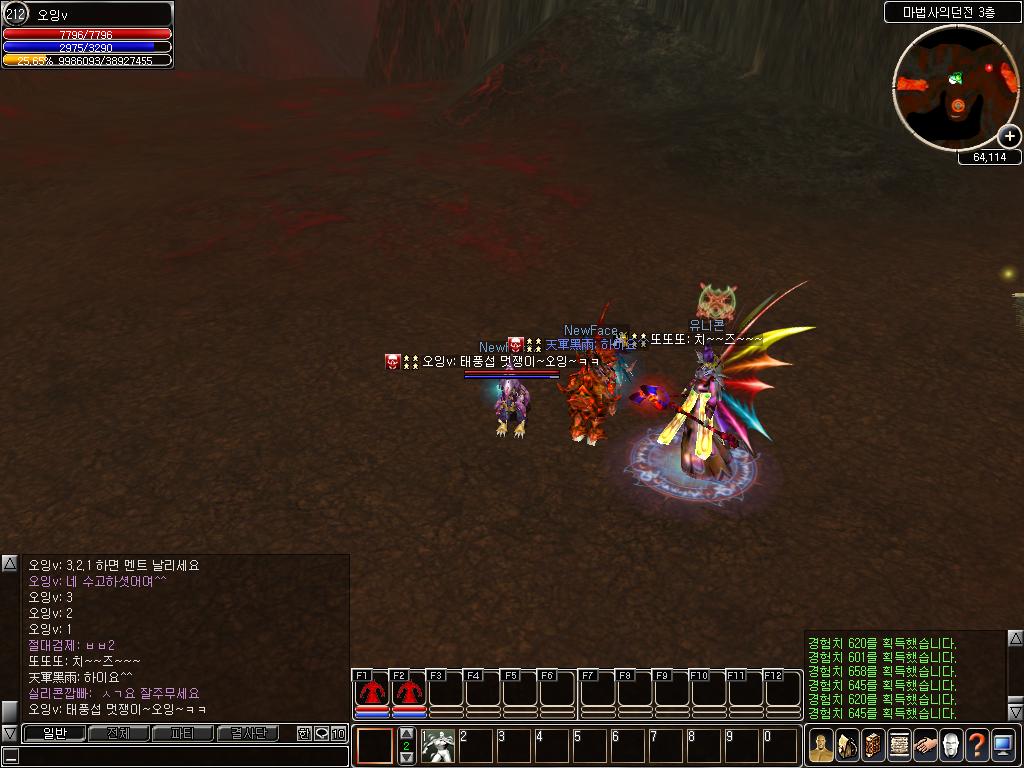
Task: Click the speech bubble chat button
Action: coord(321,733)
